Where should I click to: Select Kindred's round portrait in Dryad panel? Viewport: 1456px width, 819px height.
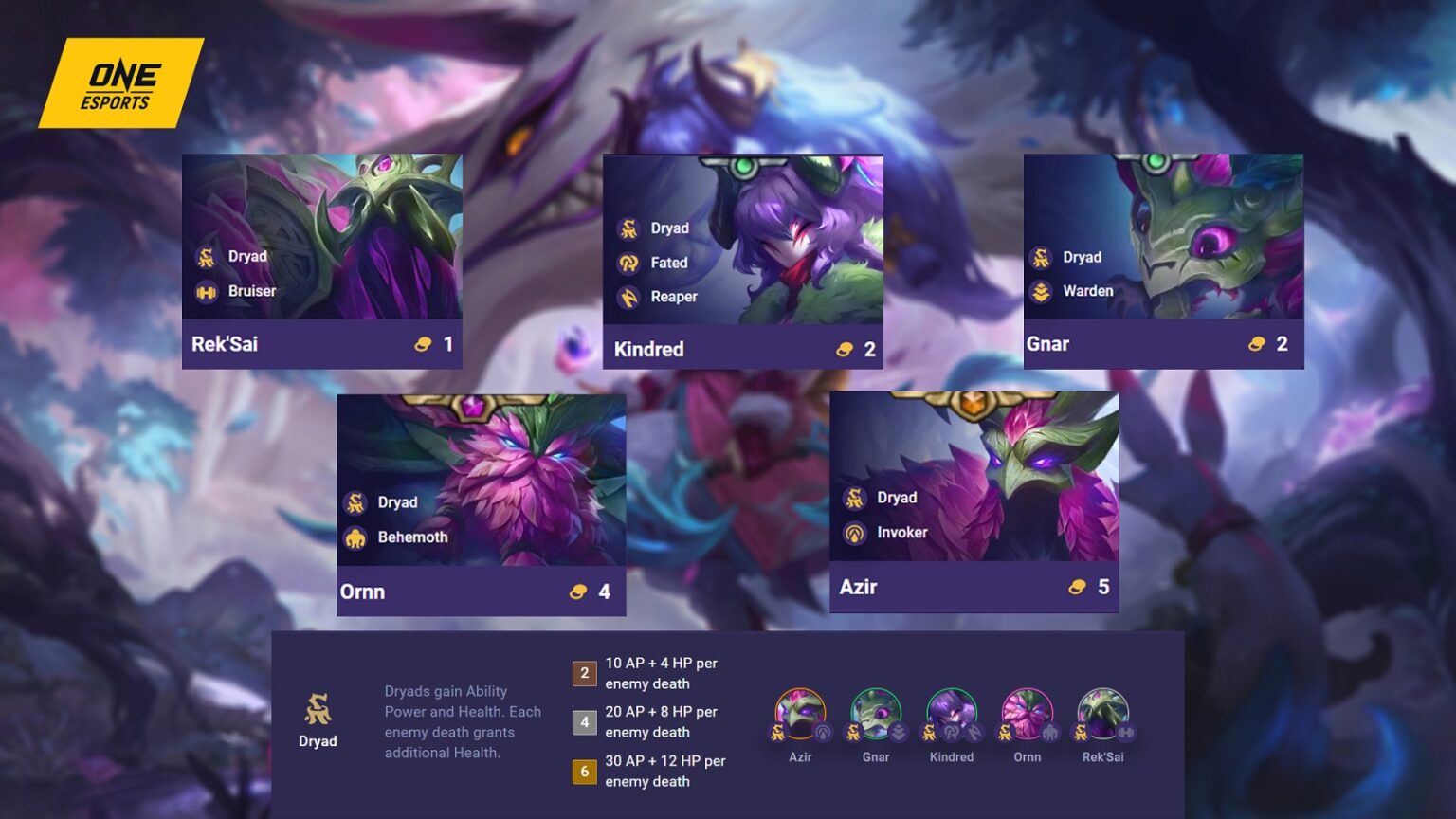[951, 715]
